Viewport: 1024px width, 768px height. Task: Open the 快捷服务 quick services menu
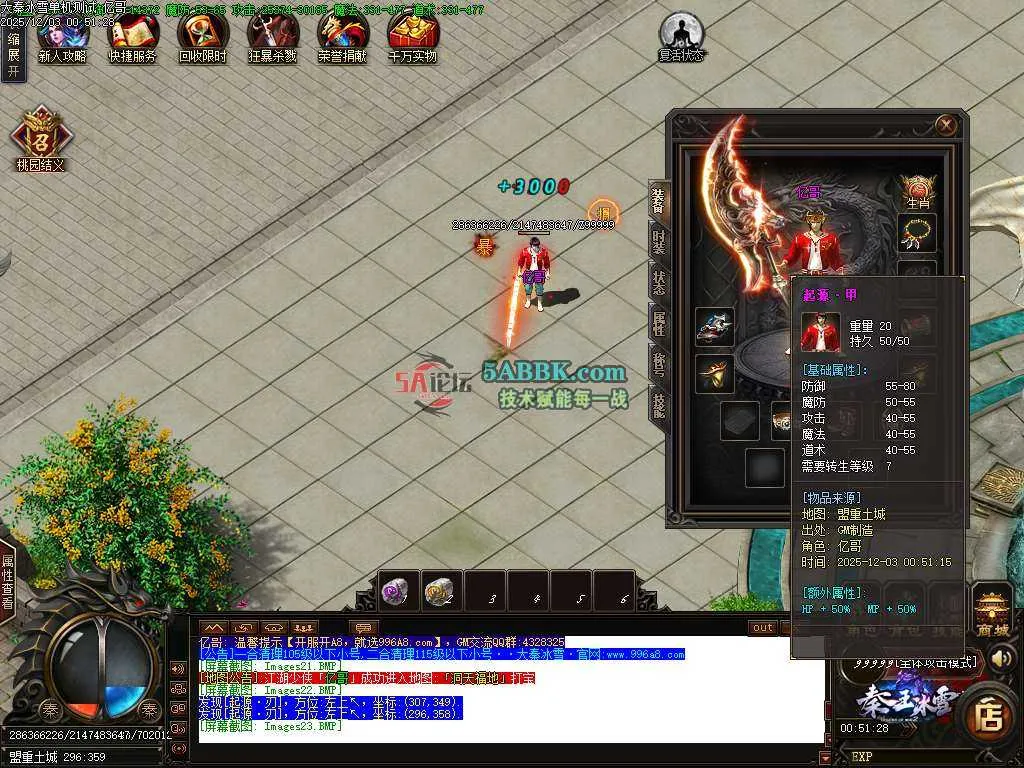tap(132, 38)
